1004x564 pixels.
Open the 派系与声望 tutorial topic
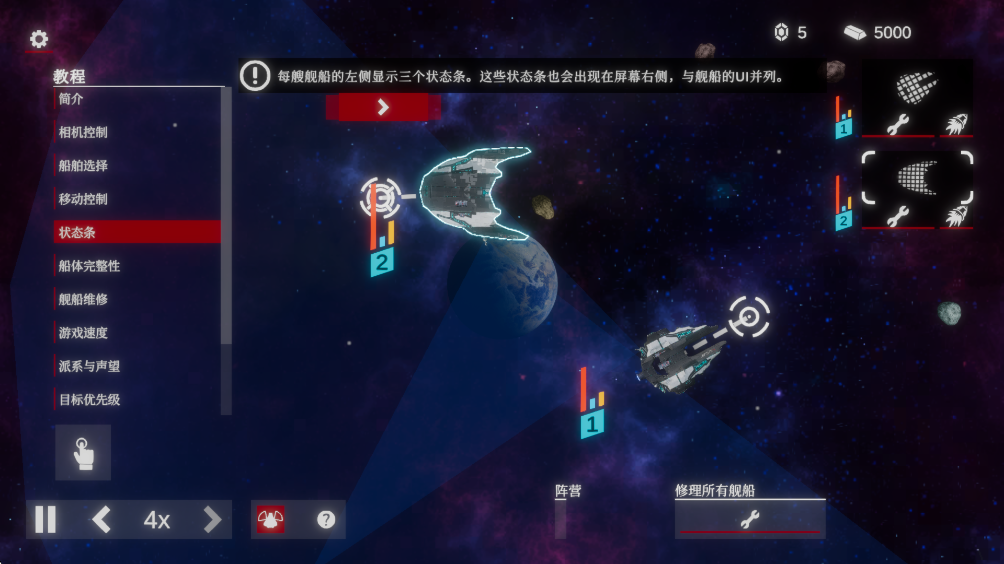tap(137, 366)
